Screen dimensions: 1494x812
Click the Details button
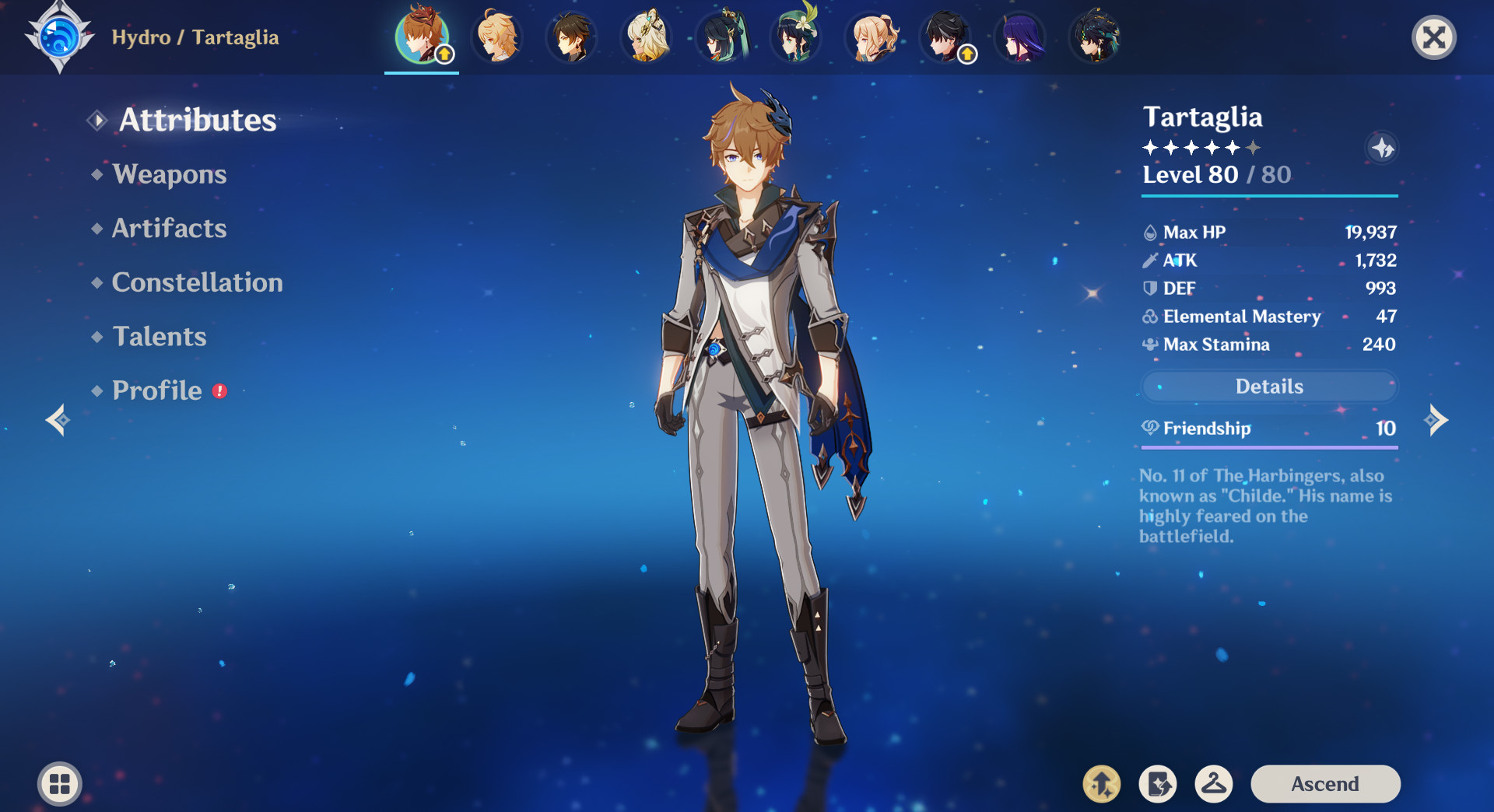coord(1270,387)
